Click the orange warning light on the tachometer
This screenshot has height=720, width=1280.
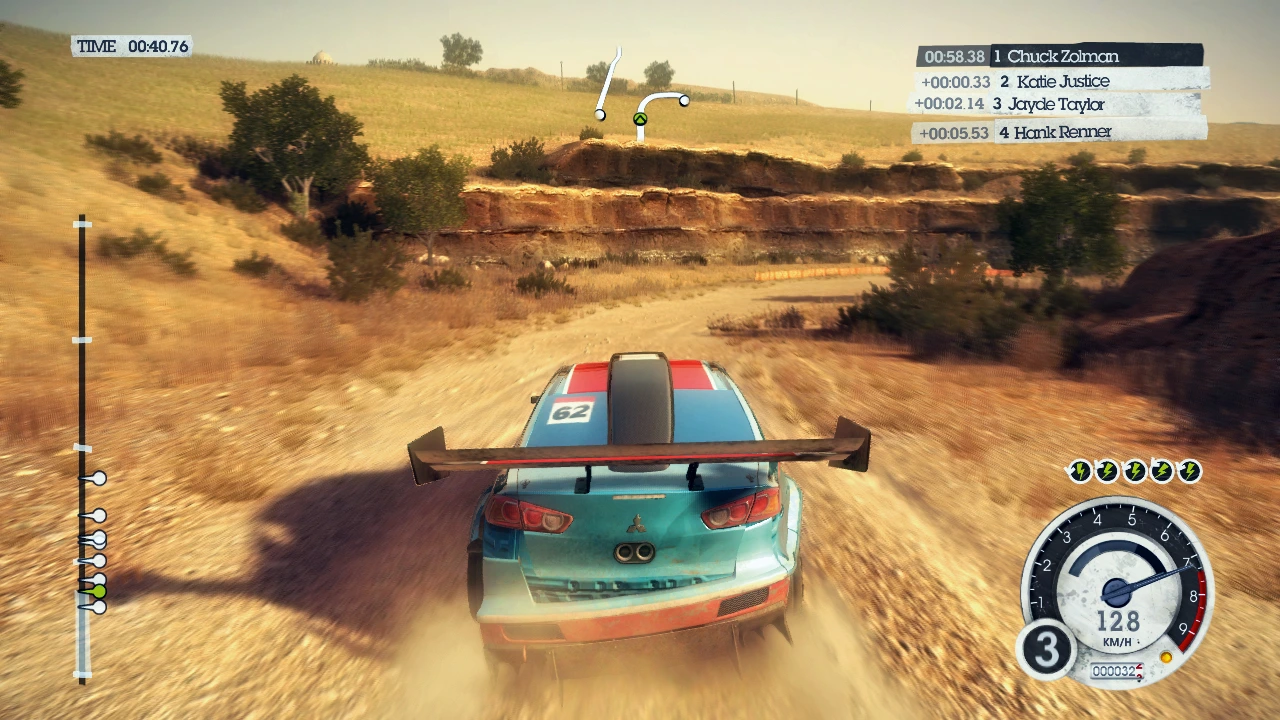[1166, 657]
